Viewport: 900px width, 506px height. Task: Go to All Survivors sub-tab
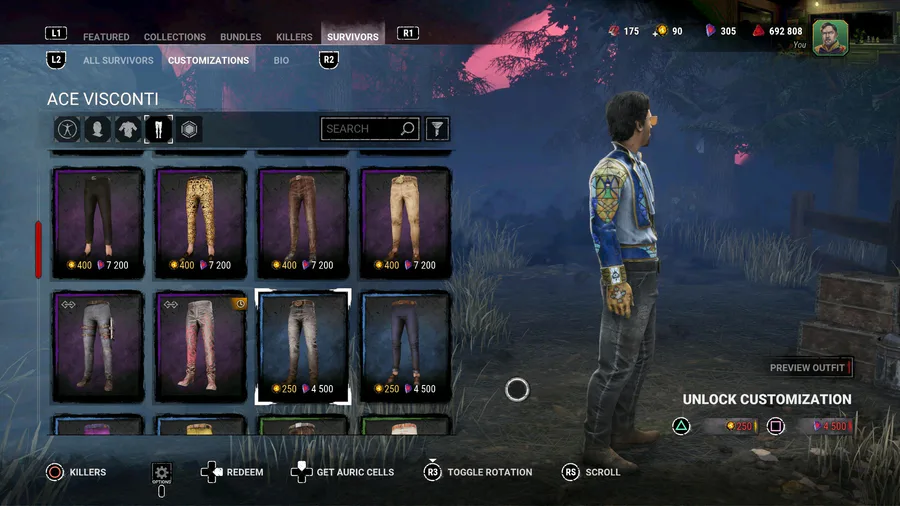118,61
